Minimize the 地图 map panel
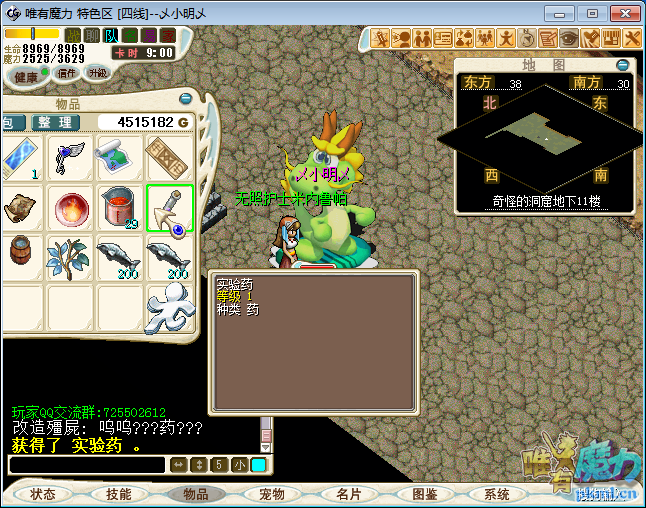This screenshot has height=508, width=646. pyautogui.click(x=622, y=65)
